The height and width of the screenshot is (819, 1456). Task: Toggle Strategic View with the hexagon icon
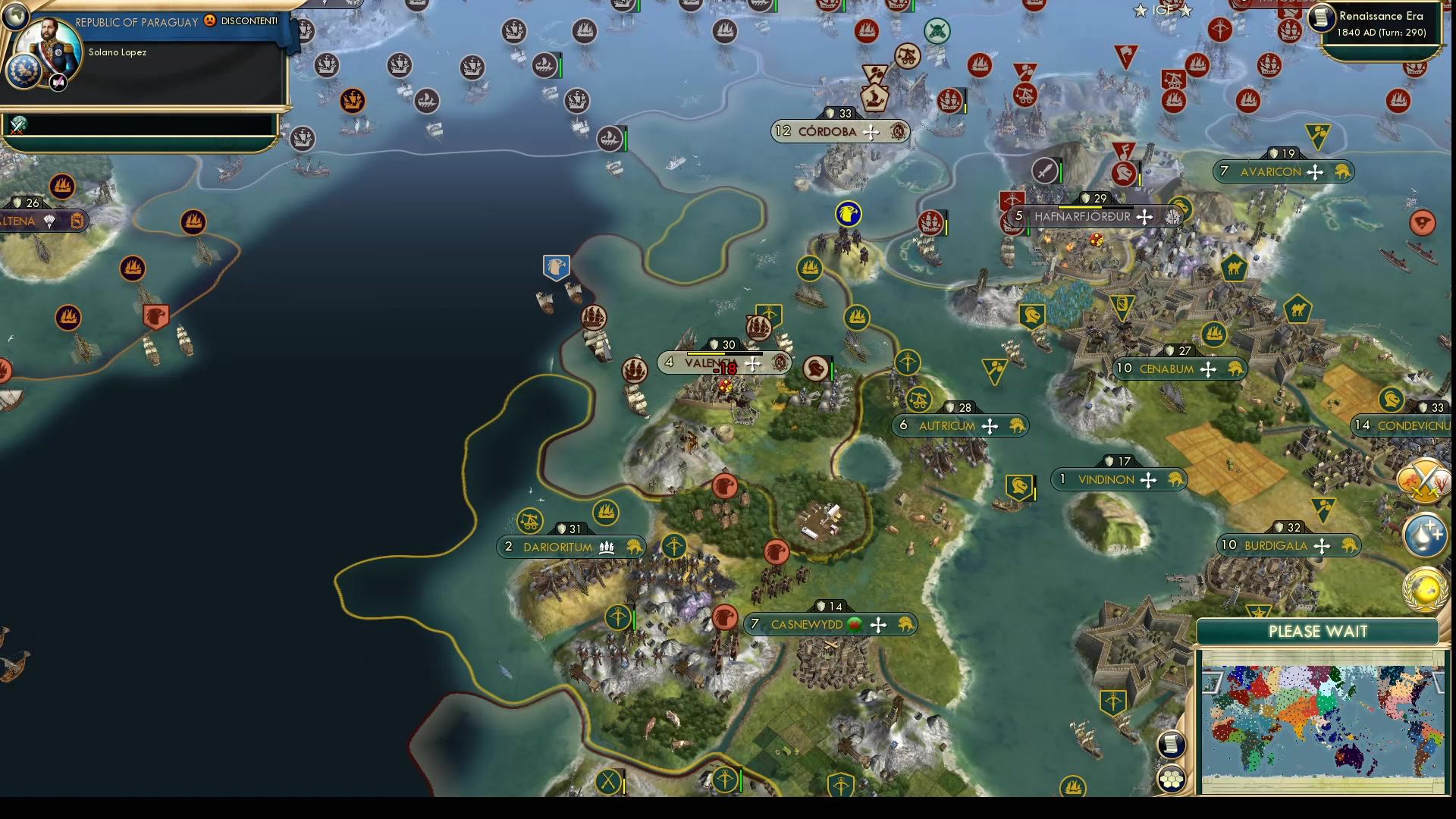(x=1172, y=777)
